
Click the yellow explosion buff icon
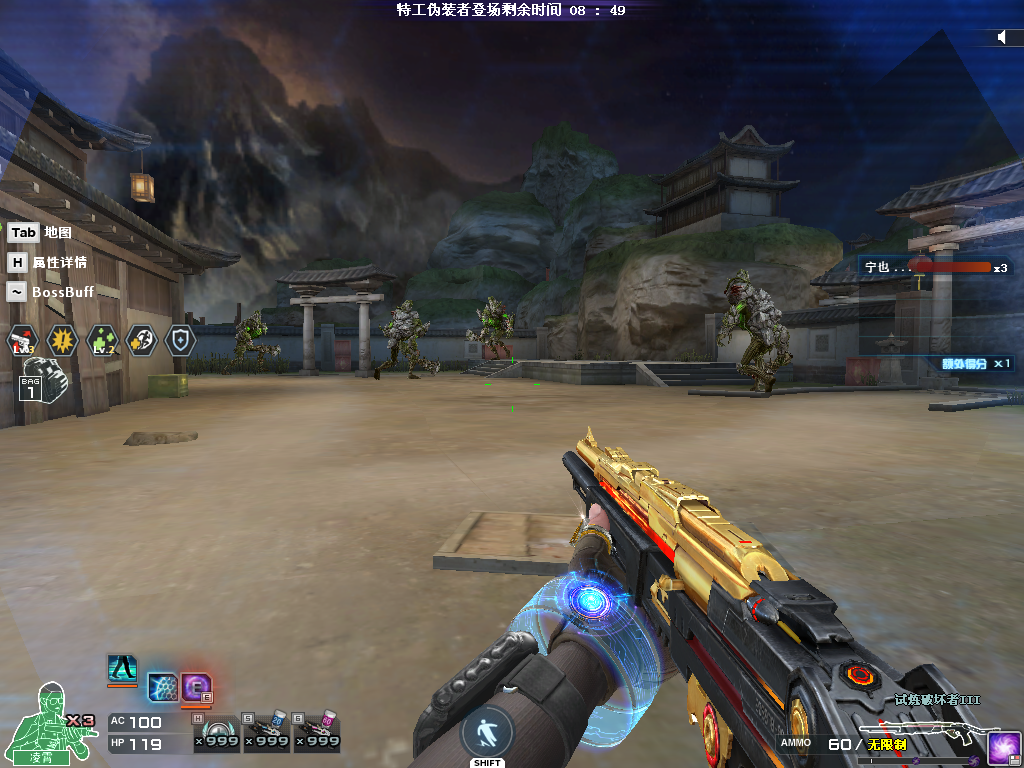coord(62,341)
